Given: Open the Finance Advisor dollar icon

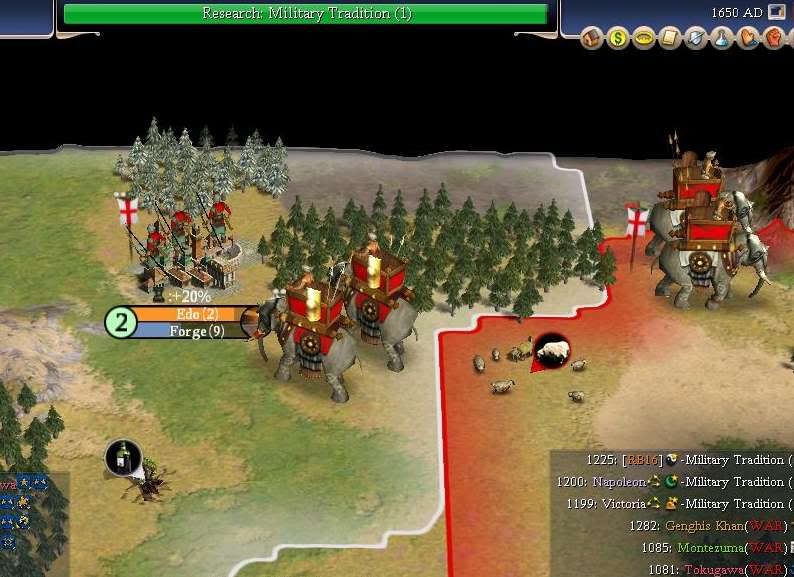Looking at the screenshot, I should 618,39.
